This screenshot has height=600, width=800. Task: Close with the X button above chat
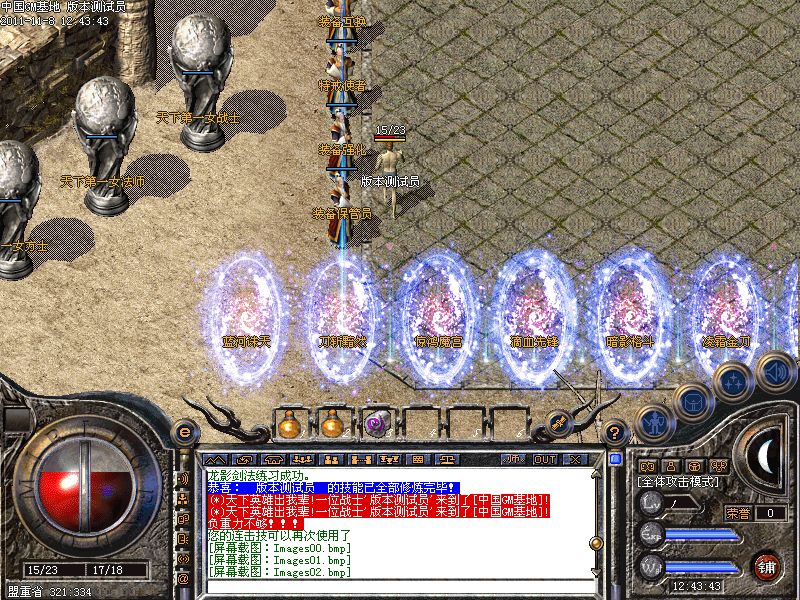575,459
